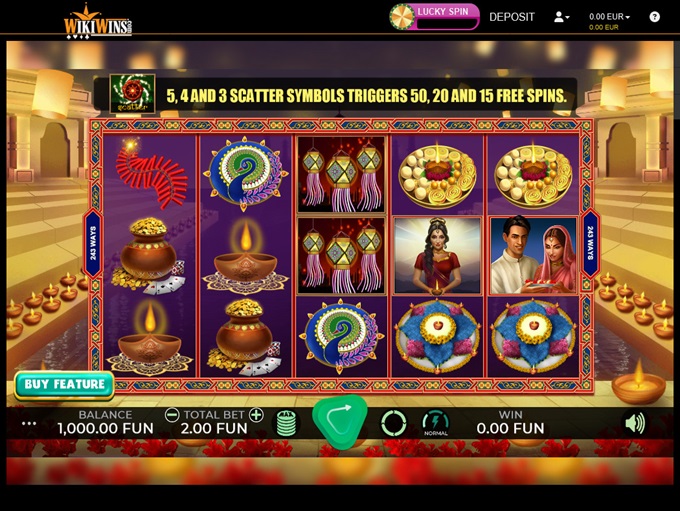This screenshot has height=511, width=680.
Task: Expand the EUR balance dropdown
Action: tap(609, 17)
